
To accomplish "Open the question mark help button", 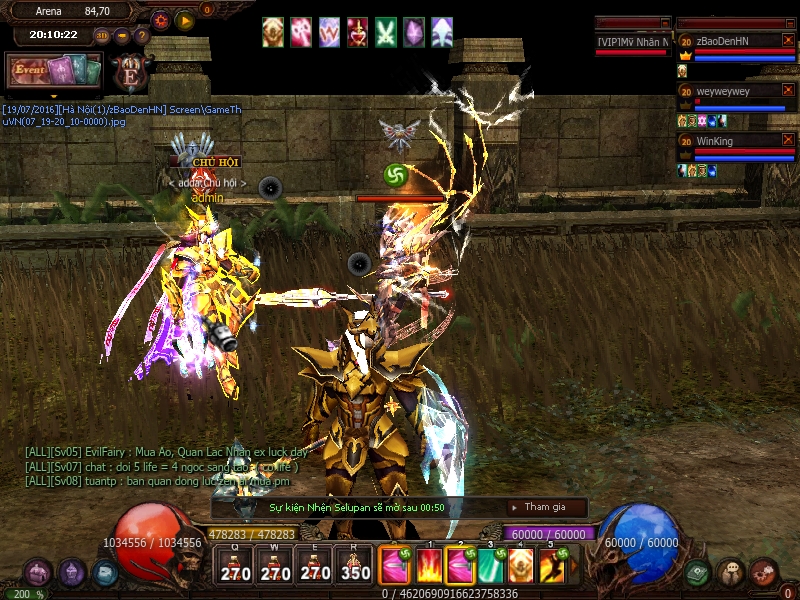I will [142, 35].
